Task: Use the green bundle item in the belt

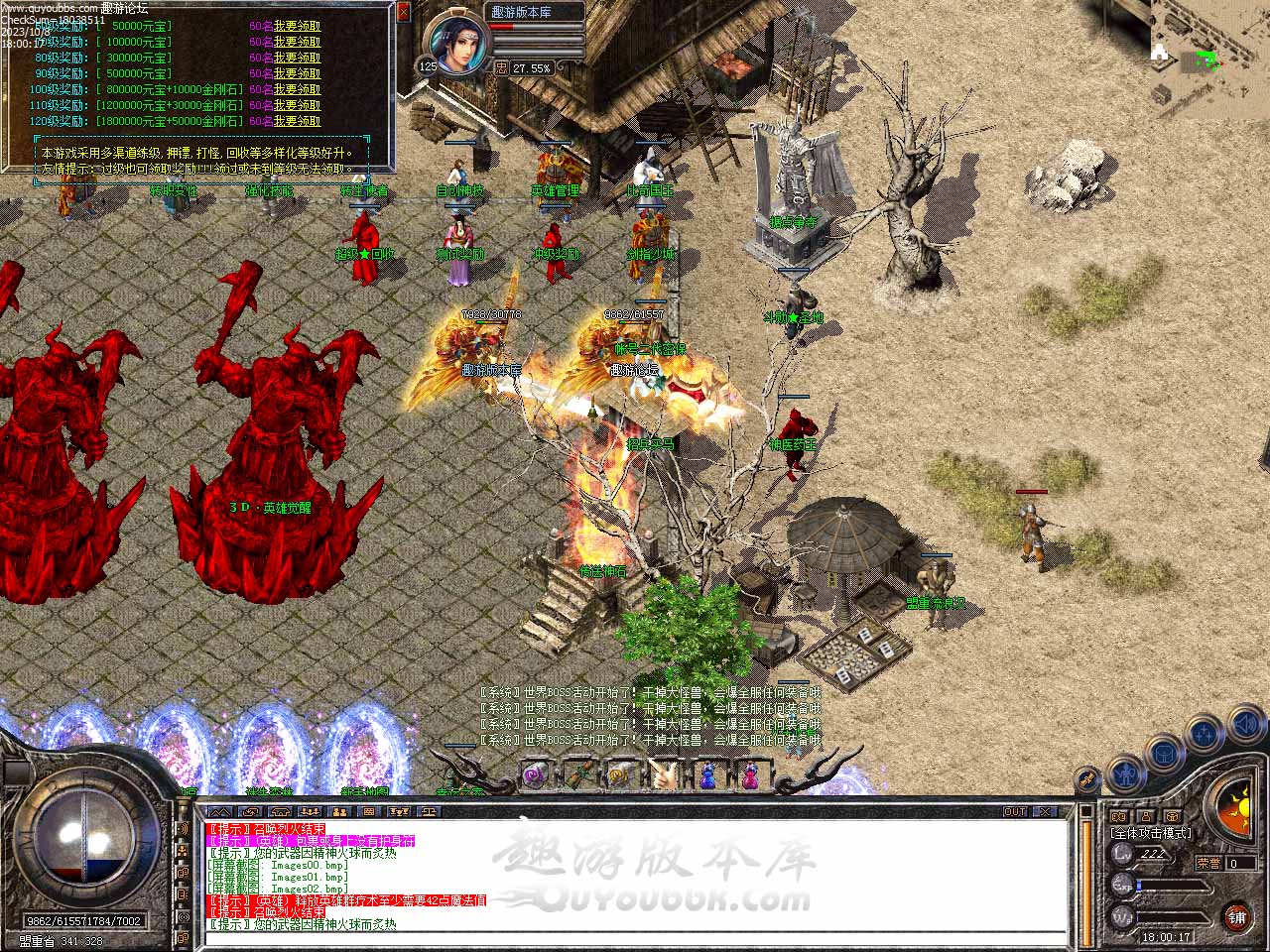Action: click(579, 773)
